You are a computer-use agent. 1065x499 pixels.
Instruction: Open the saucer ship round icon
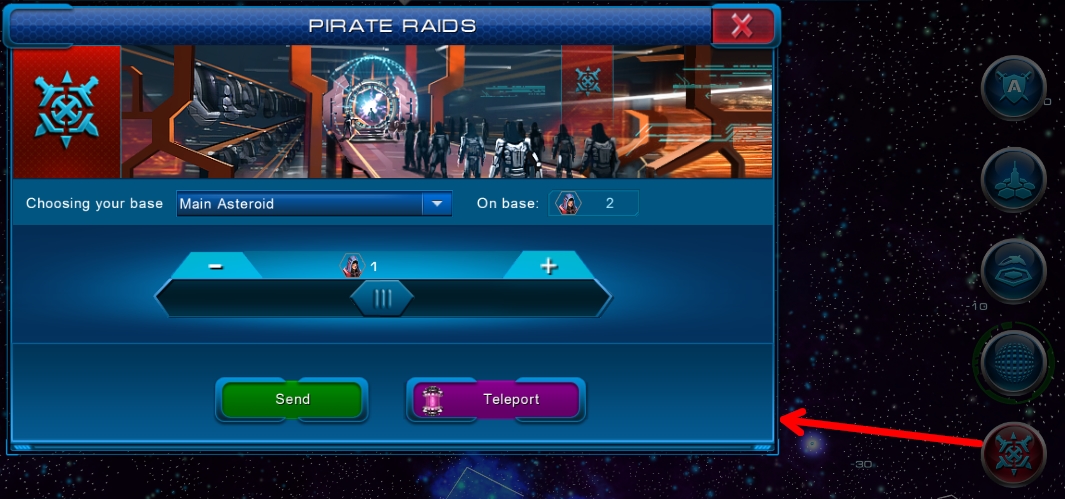tap(1013, 271)
